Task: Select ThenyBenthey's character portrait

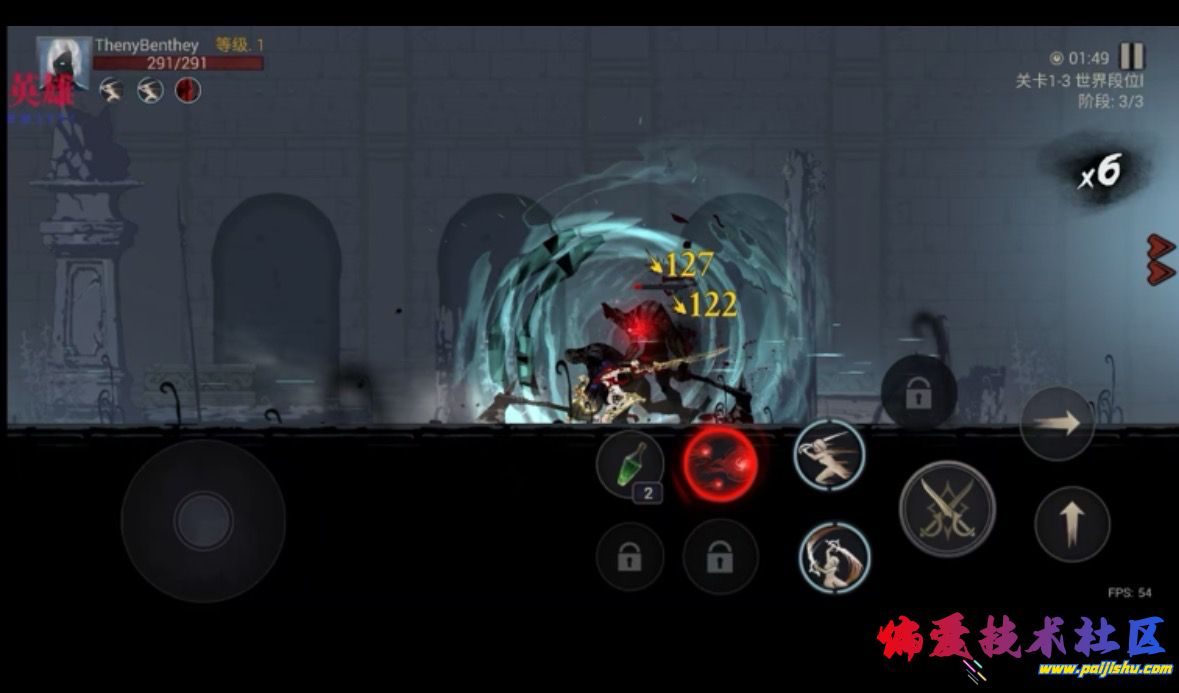Action: coord(63,64)
